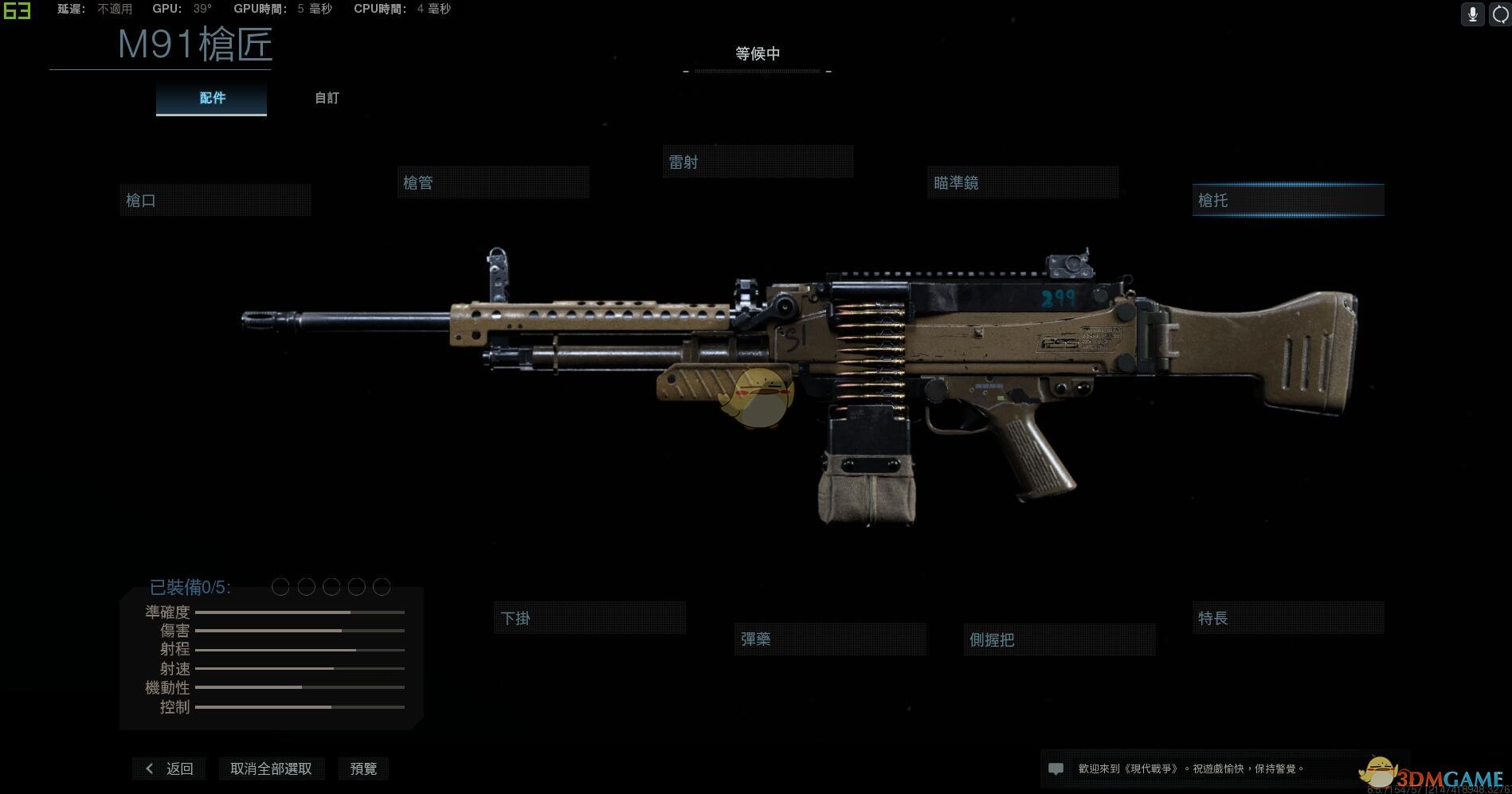The image size is (1512, 794).
Task: Switch to the 配件 attachments tab
Action: [x=212, y=98]
